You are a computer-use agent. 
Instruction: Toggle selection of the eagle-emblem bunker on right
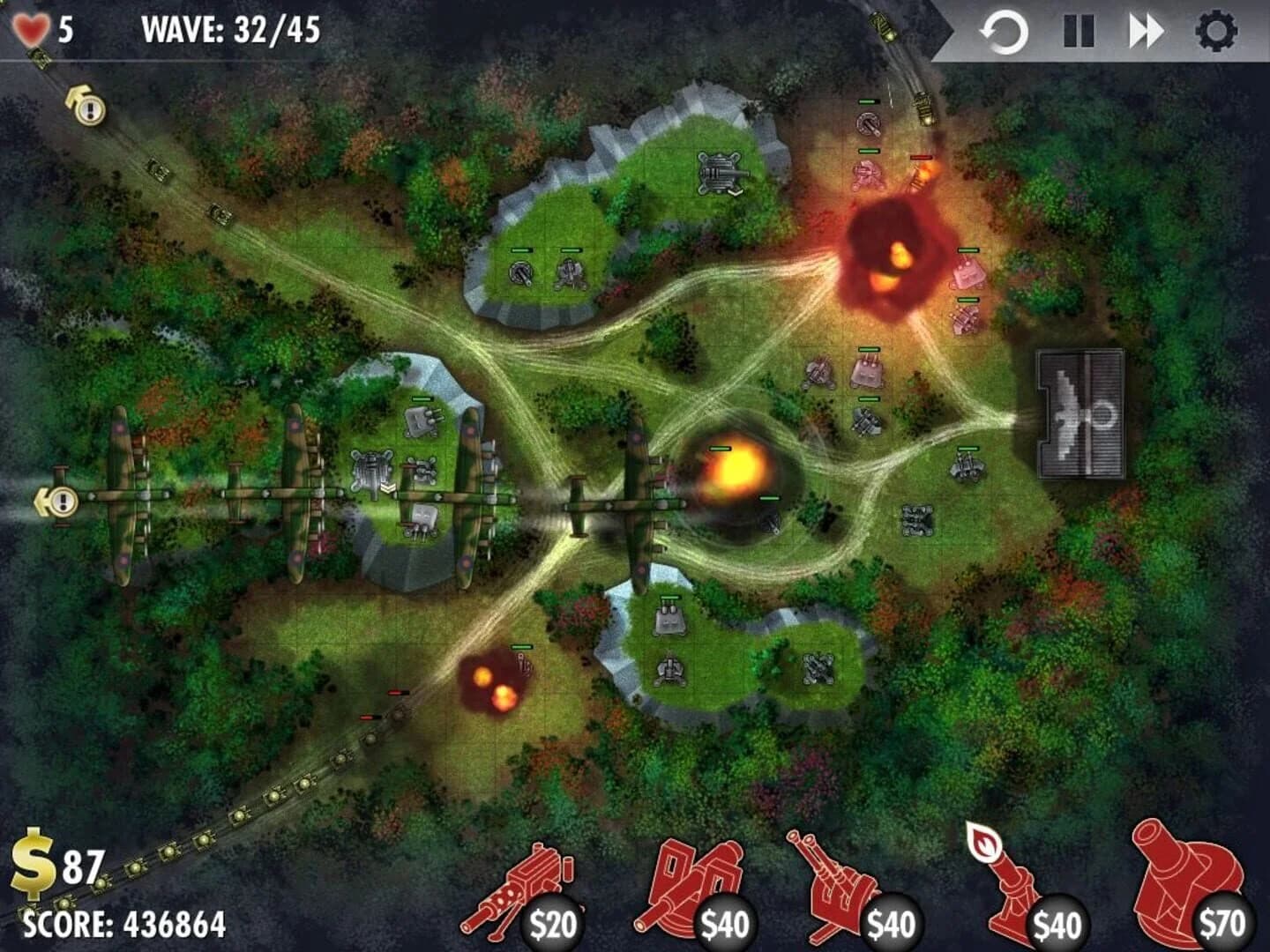click(1079, 408)
